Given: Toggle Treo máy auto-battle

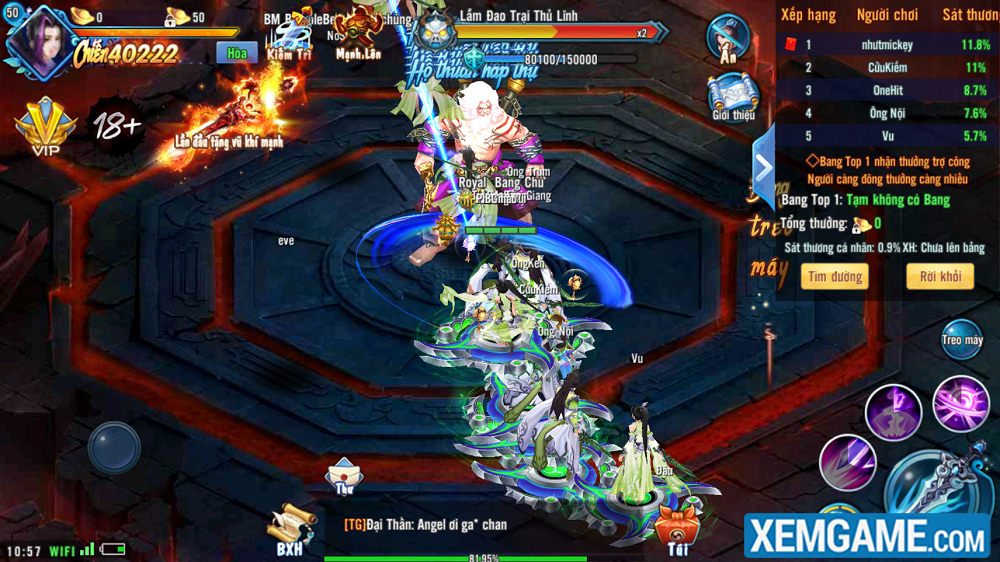Looking at the screenshot, I should coord(962,340).
